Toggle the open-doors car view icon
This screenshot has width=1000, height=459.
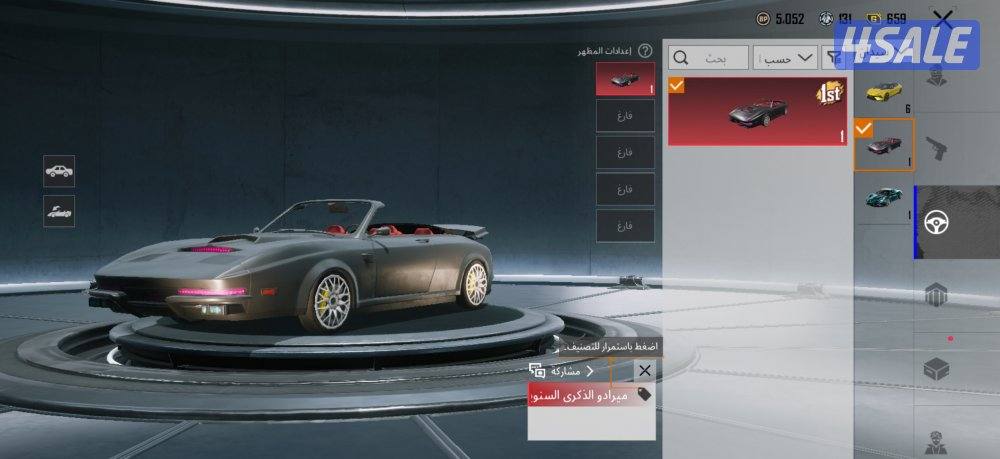pos(60,210)
